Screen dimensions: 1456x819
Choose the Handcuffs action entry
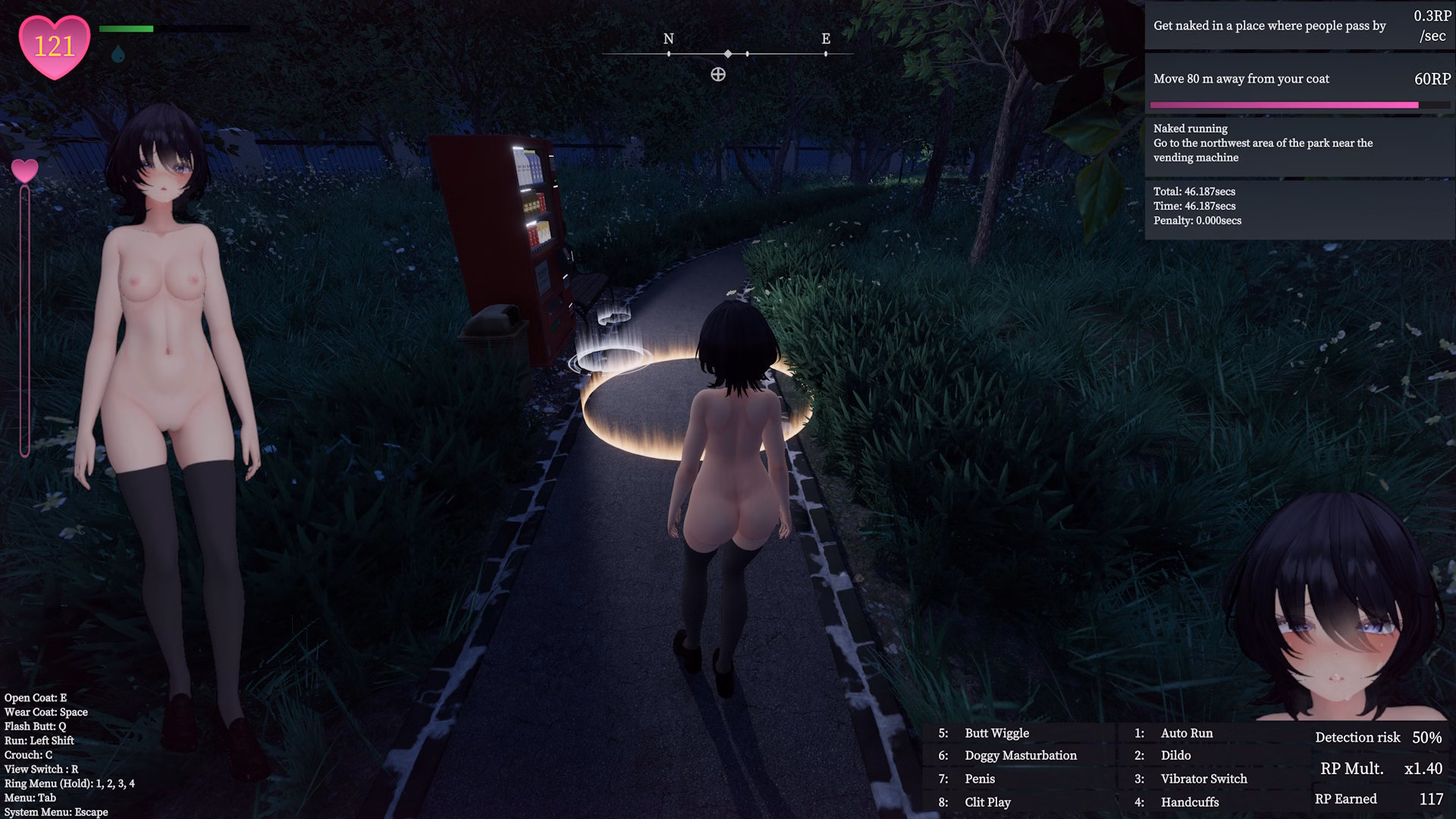click(x=1189, y=802)
